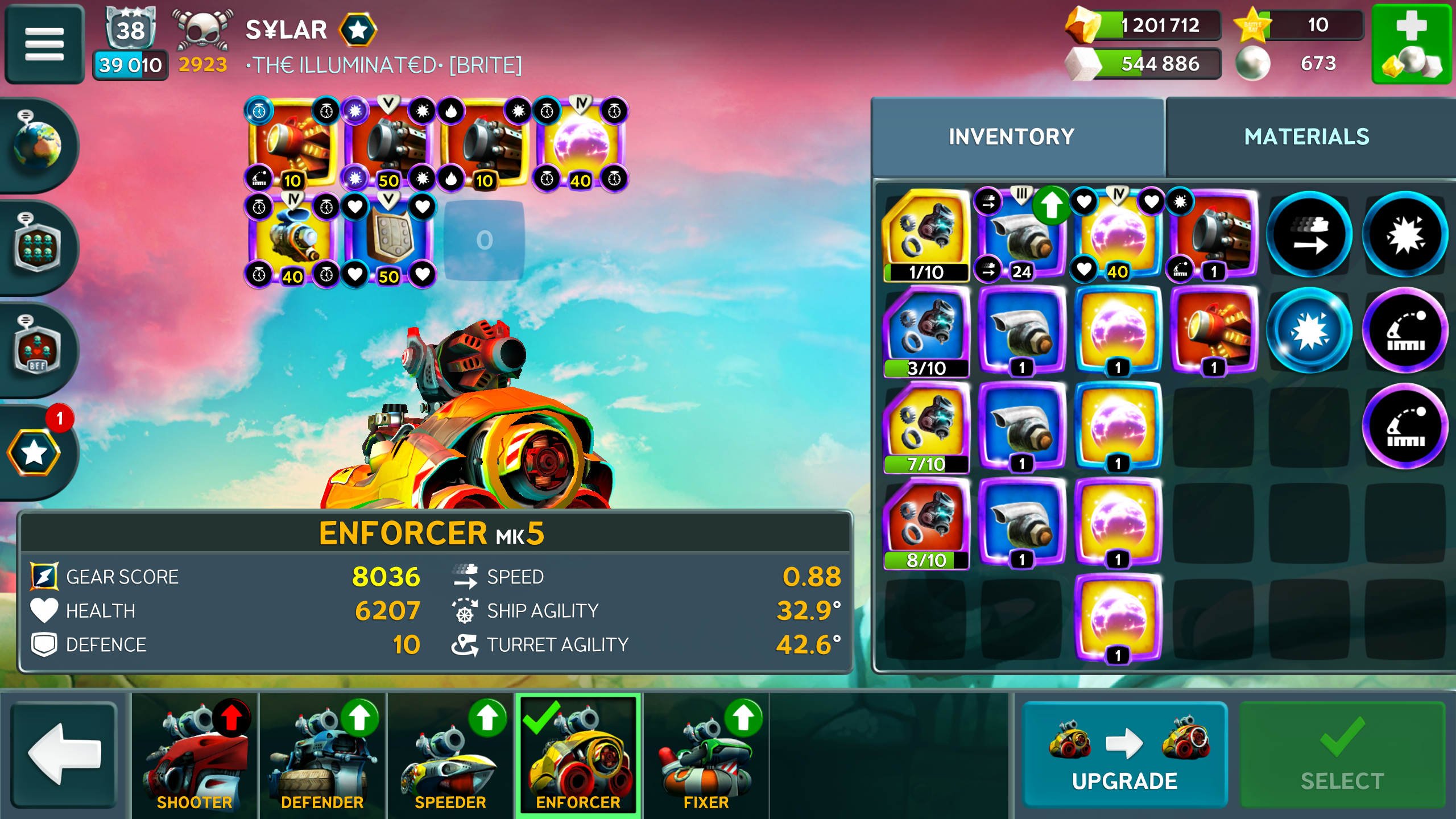Open the guild chat skull shield icon
This screenshot has height=819, width=1456.
click(38, 247)
